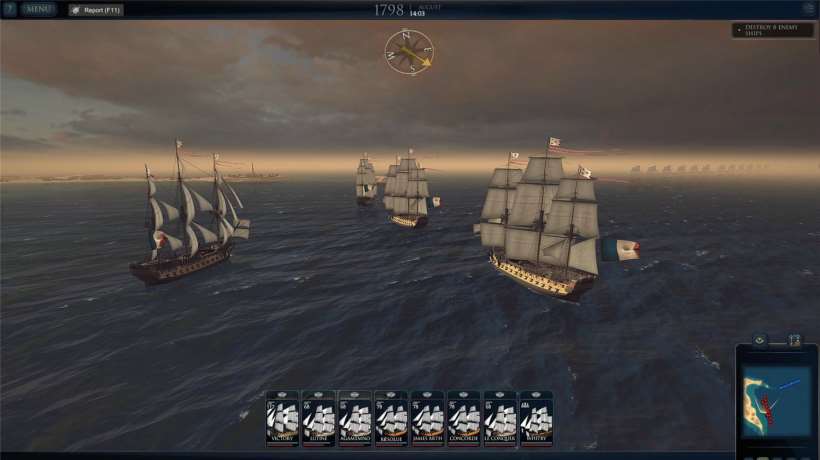The width and height of the screenshot is (820, 460).
Task: Choose the Concorde ship card
Action: (464, 418)
